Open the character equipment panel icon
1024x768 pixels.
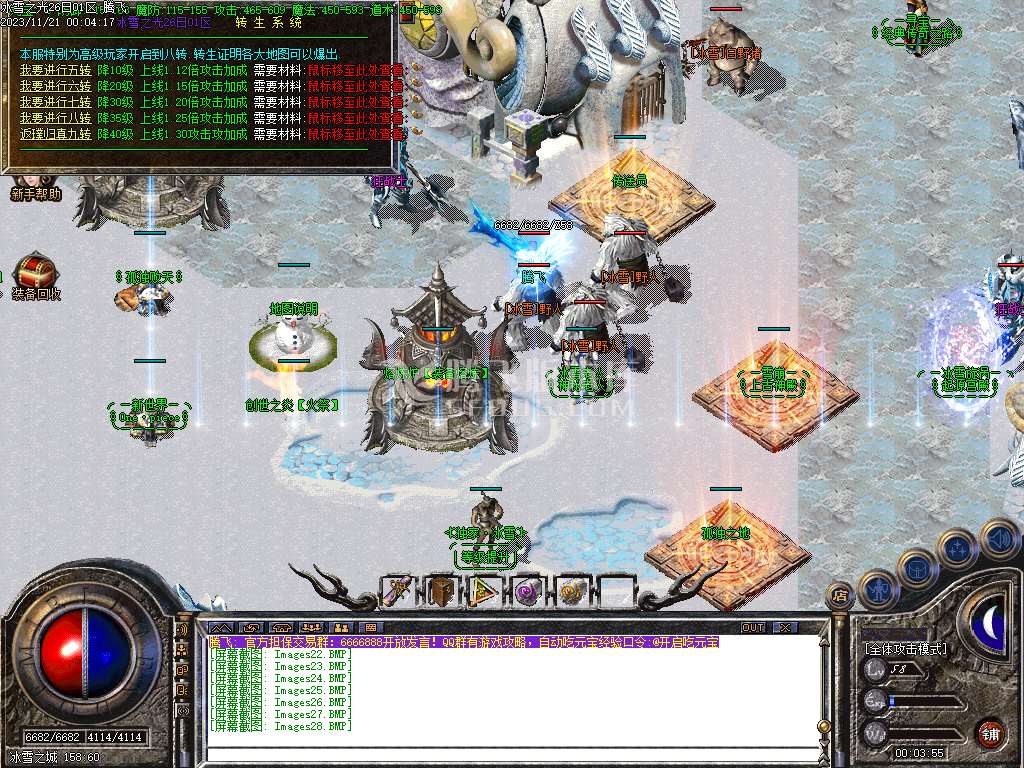877,589
